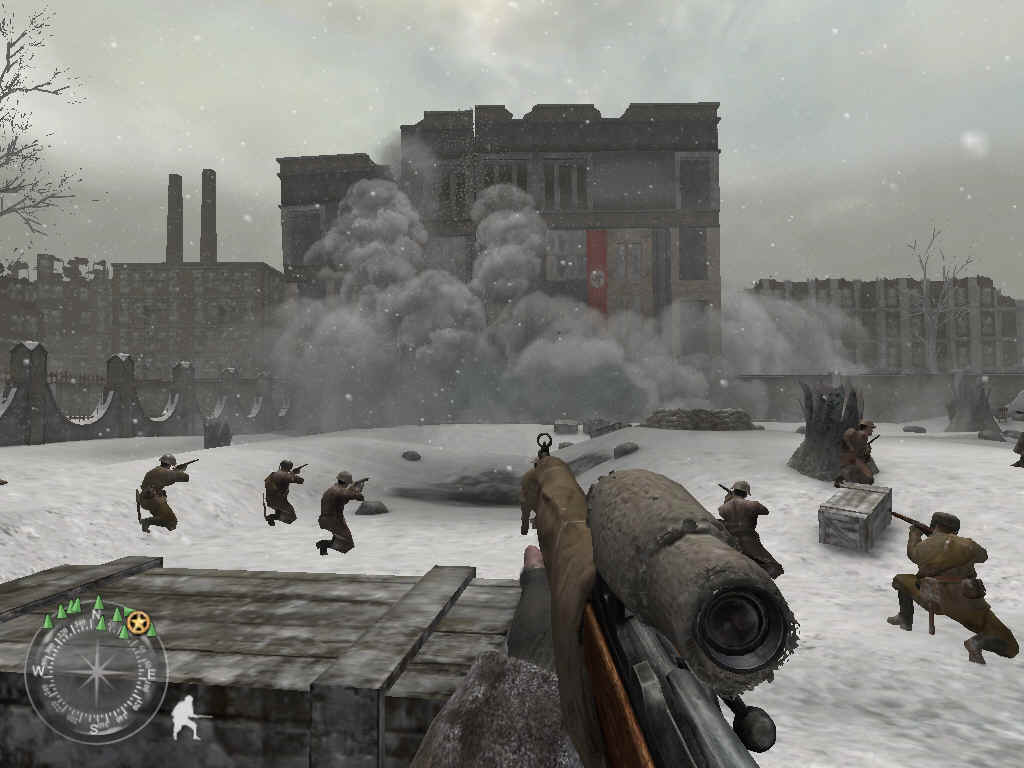Click the crouching soldier stance icon
The height and width of the screenshot is (768, 1024).
185,718
